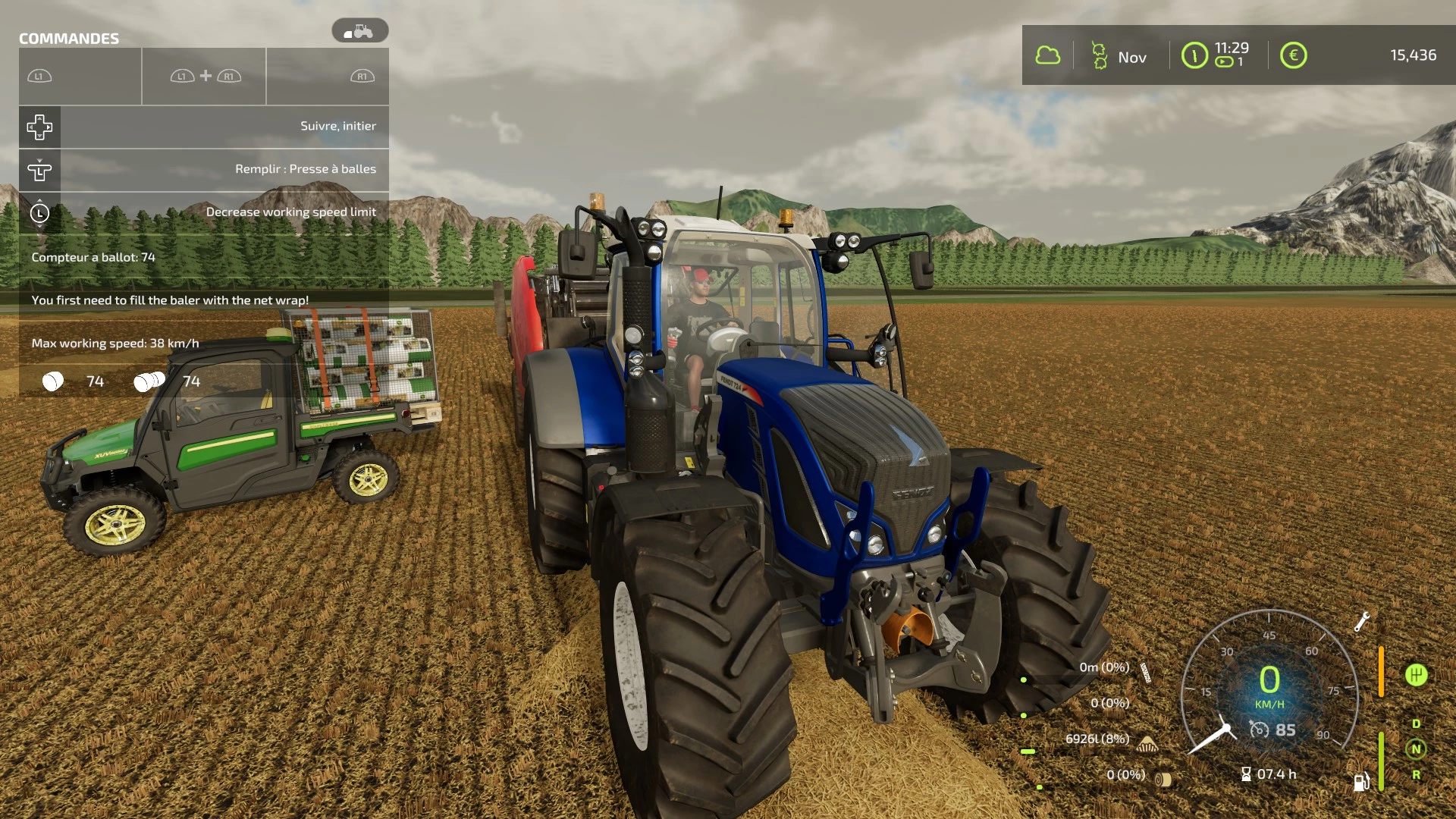Select the "Suivre, initier" command row
The width and height of the screenshot is (1456, 819).
coord(203,127)
